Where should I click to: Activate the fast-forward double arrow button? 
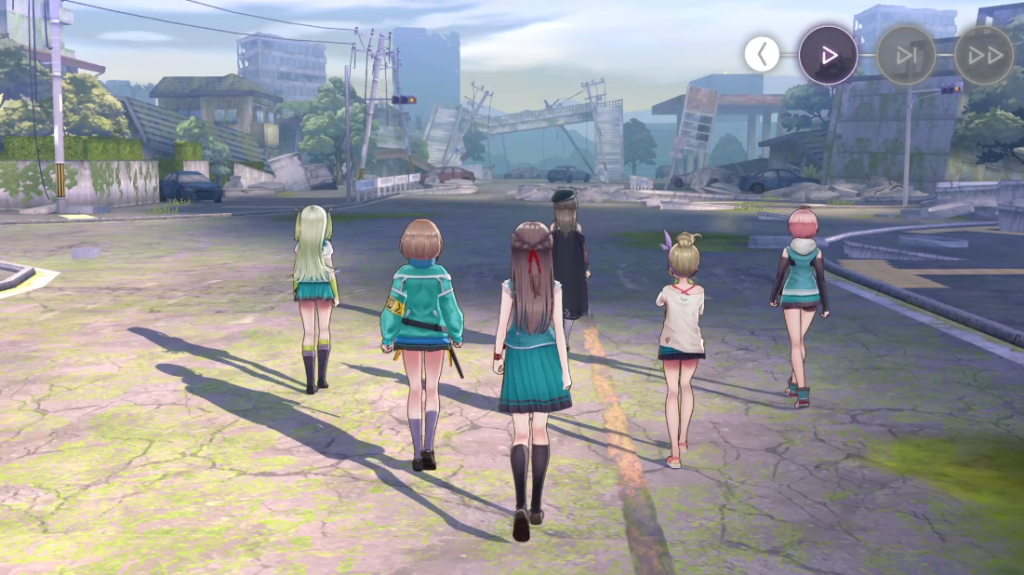[984, 55]
